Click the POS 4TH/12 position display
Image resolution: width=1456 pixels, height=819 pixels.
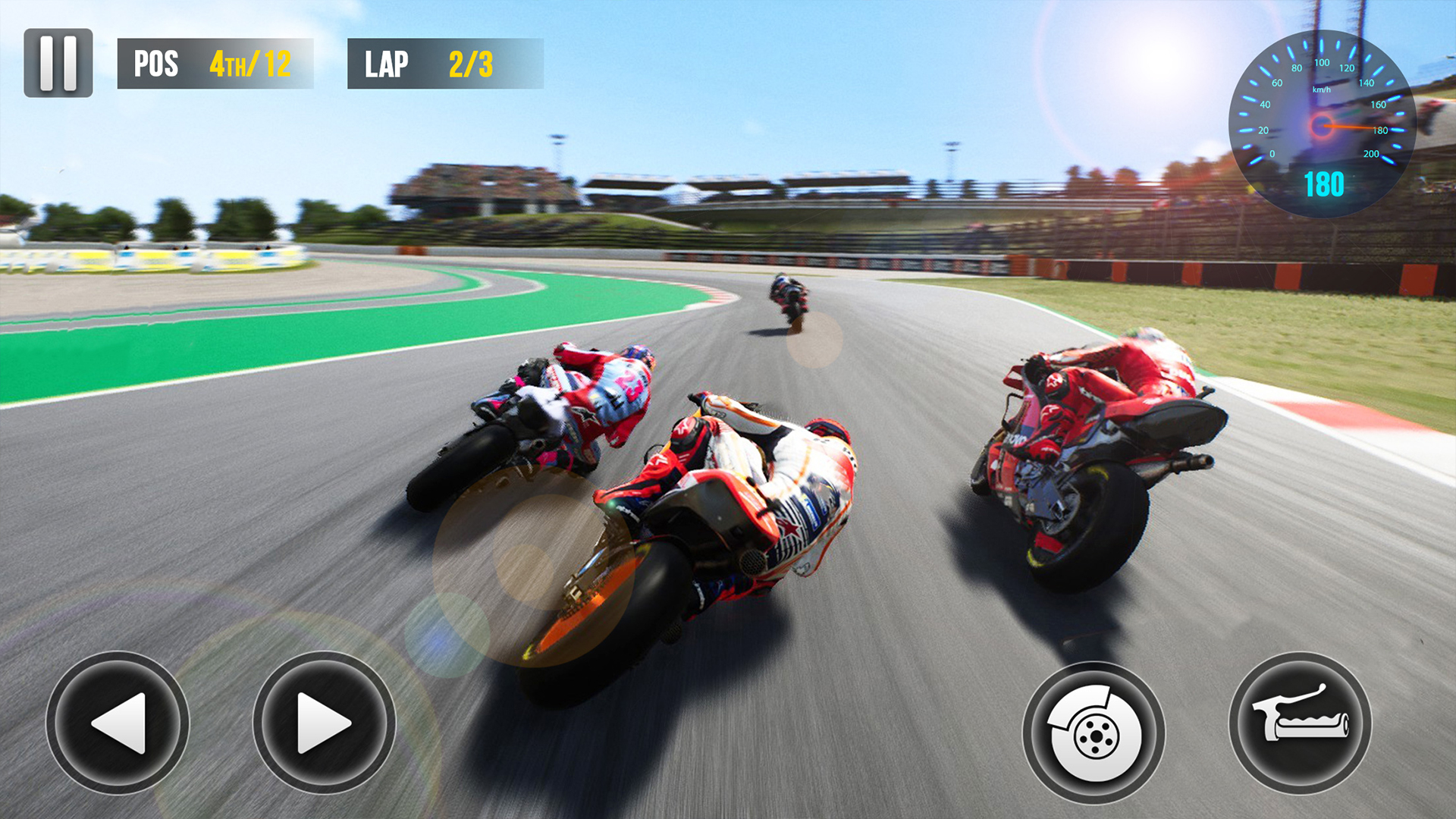[216, 64]
